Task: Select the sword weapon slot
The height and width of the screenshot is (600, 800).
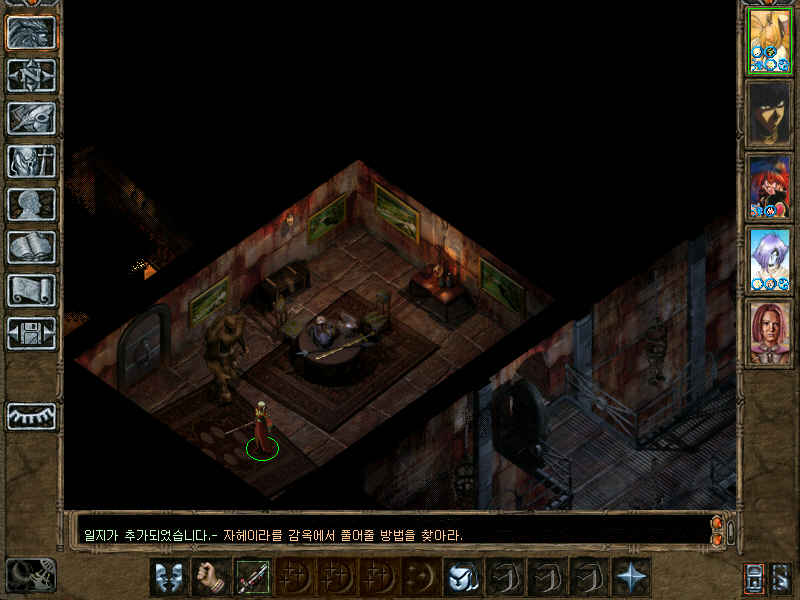Action: coord(253,577)
